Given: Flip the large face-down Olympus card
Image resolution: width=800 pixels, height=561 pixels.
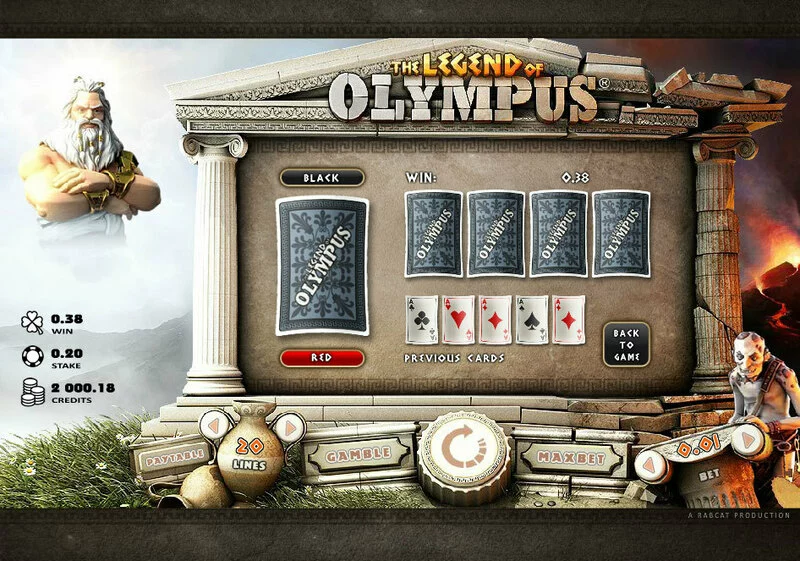Looking at the screenshot, I should click(321, 266).
